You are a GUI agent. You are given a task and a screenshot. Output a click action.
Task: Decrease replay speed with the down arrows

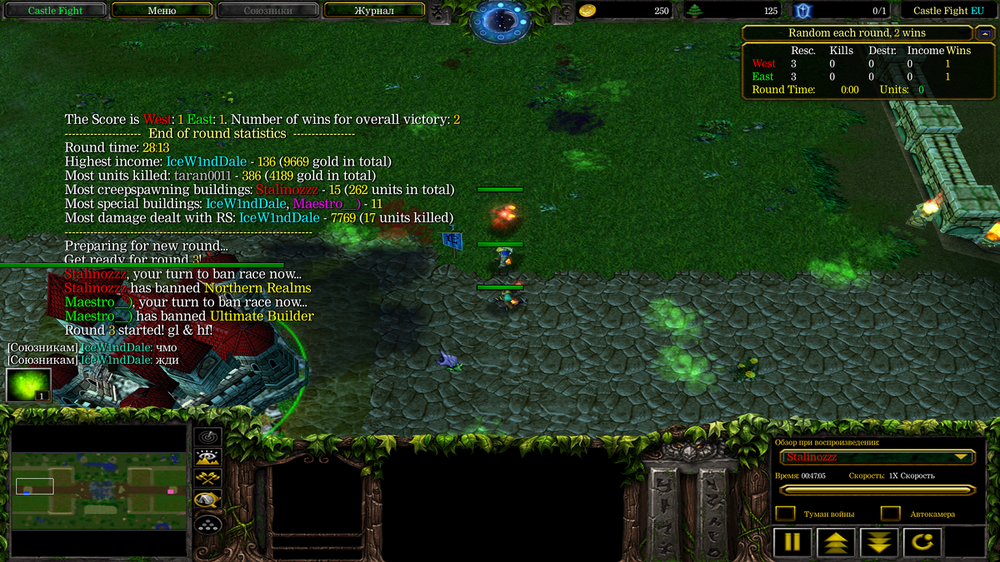pos(878,543)
